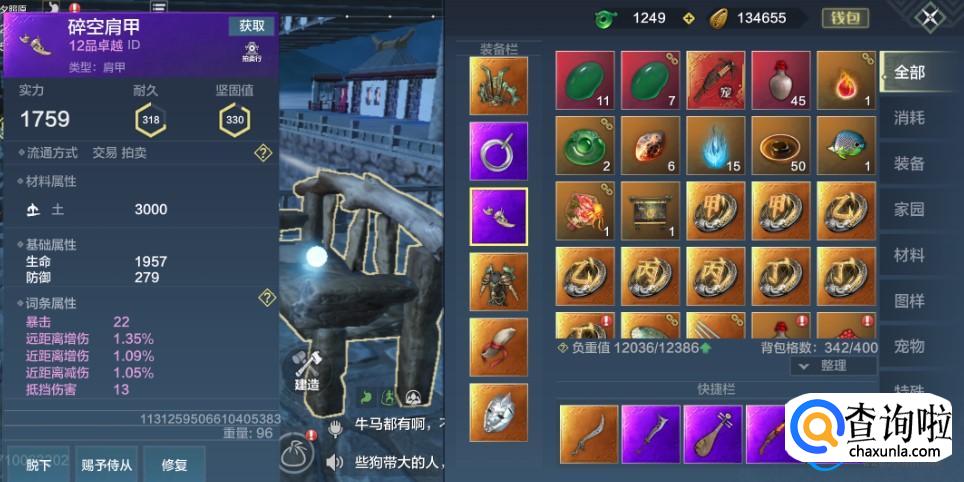Open the 钱包 wallet
The height and width of the screenshot is (482, 964).
[x=845, y=18]
